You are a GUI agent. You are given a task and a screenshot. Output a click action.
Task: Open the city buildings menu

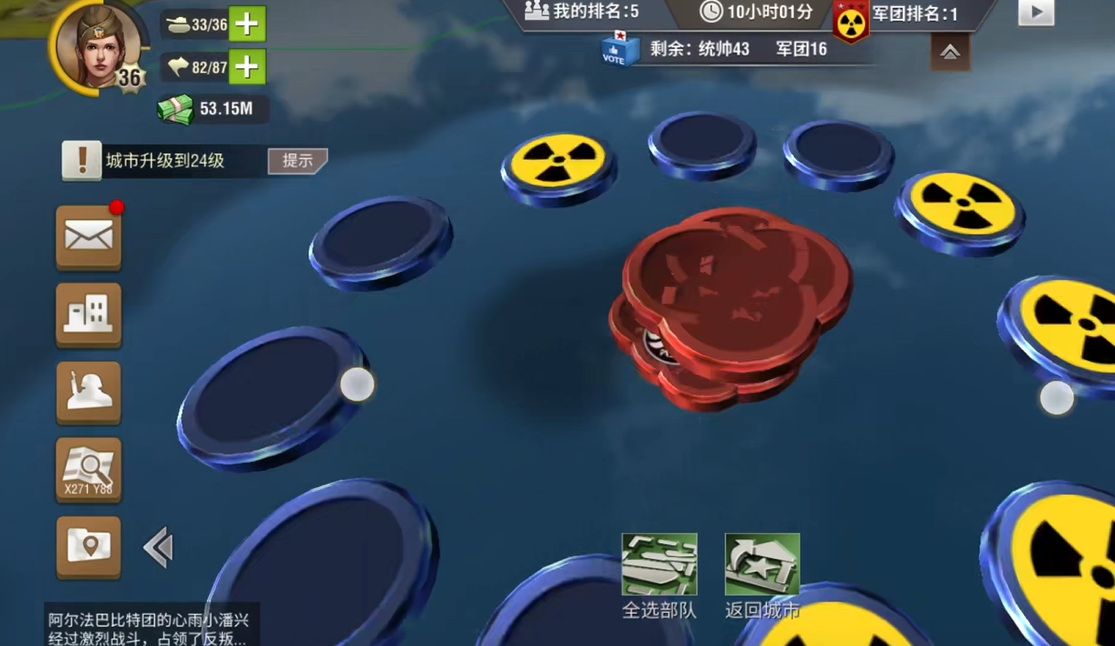click(x=89, y=315)
